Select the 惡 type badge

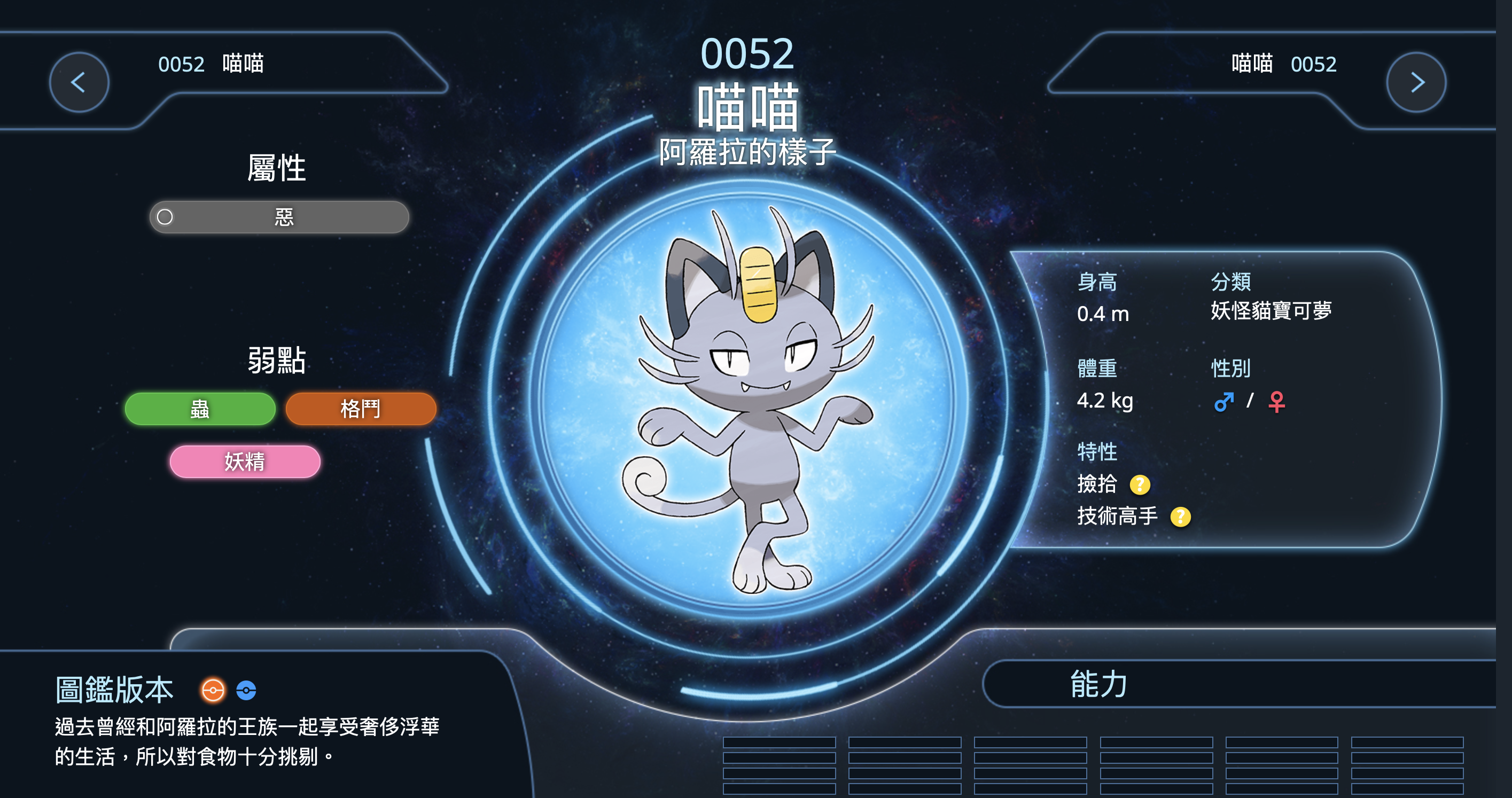[279, 217]
